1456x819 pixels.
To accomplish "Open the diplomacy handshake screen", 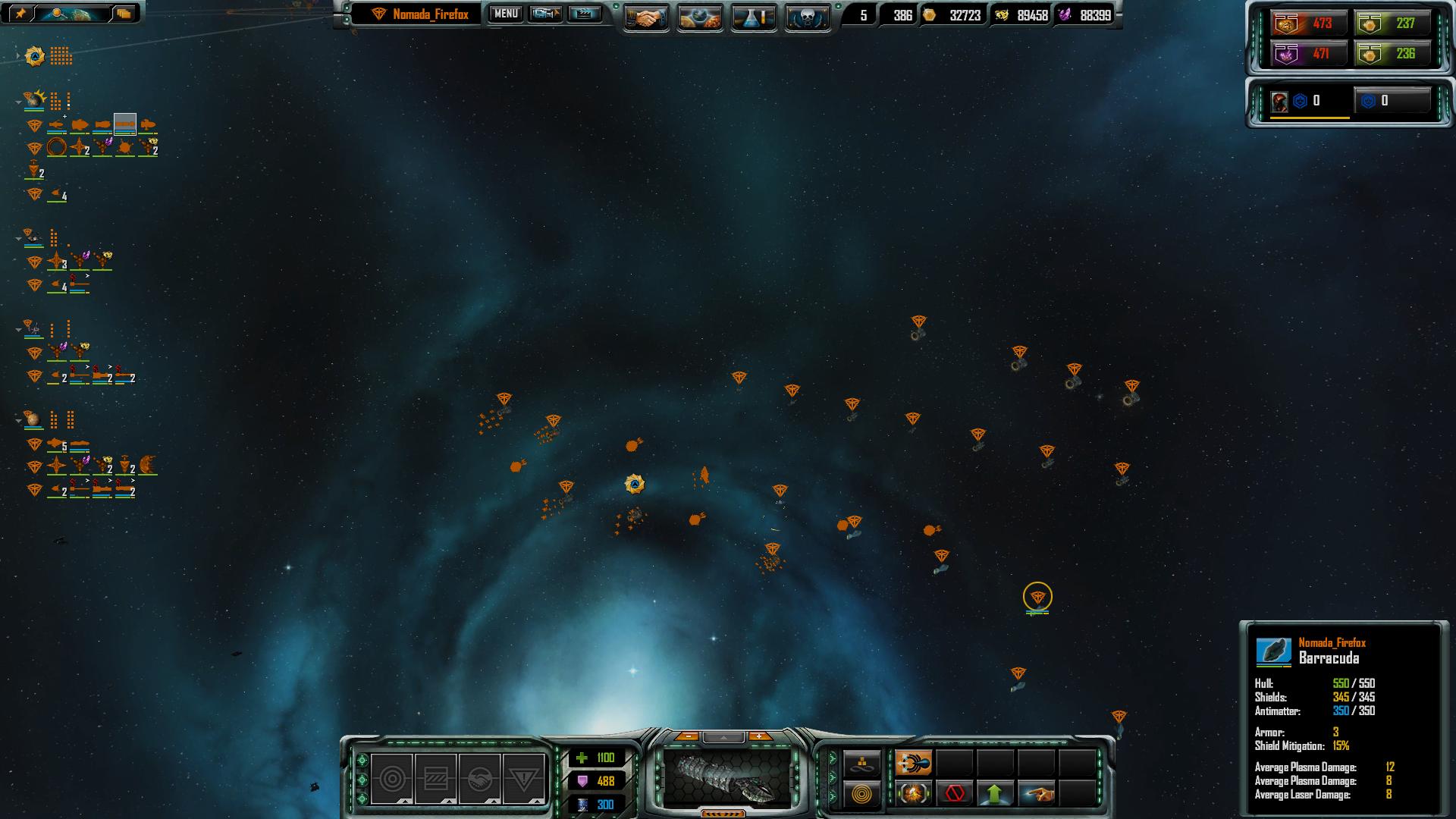I will pos(645,17).
